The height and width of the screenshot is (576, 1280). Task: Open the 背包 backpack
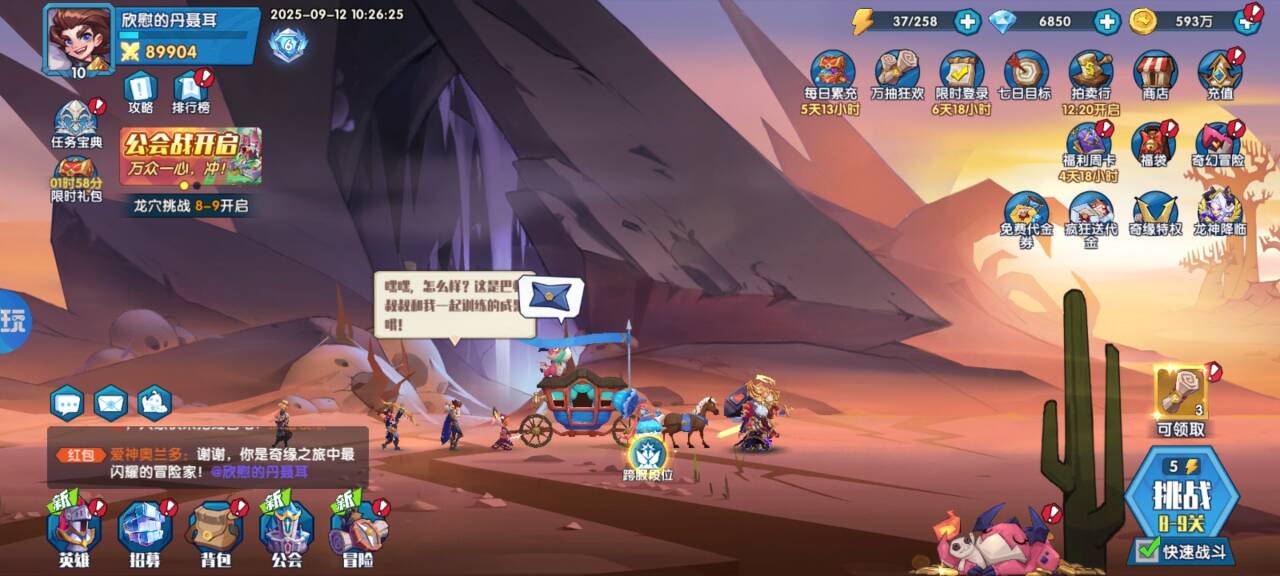215,532
